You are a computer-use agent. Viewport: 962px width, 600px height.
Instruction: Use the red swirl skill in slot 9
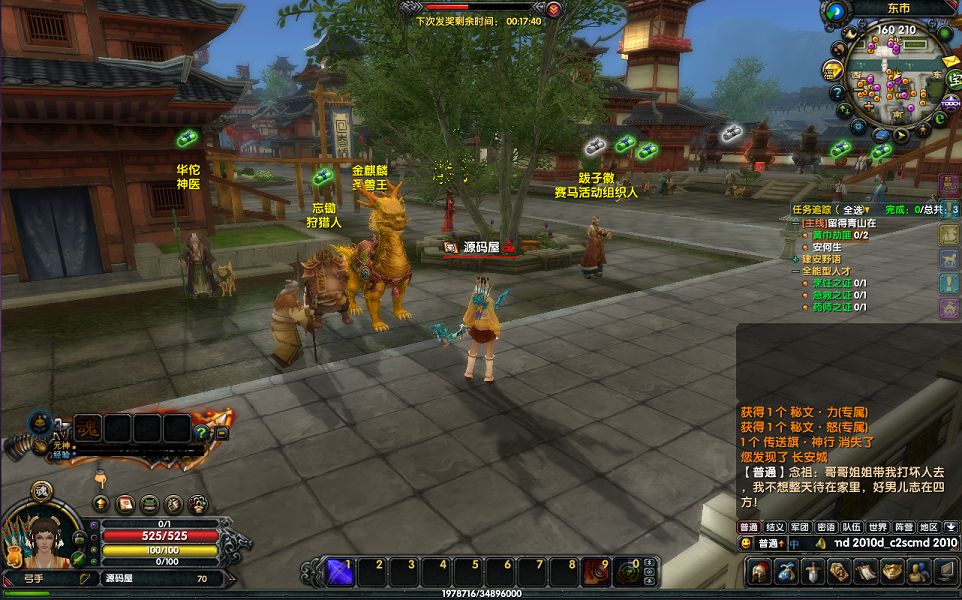click(x=596, y=571)
